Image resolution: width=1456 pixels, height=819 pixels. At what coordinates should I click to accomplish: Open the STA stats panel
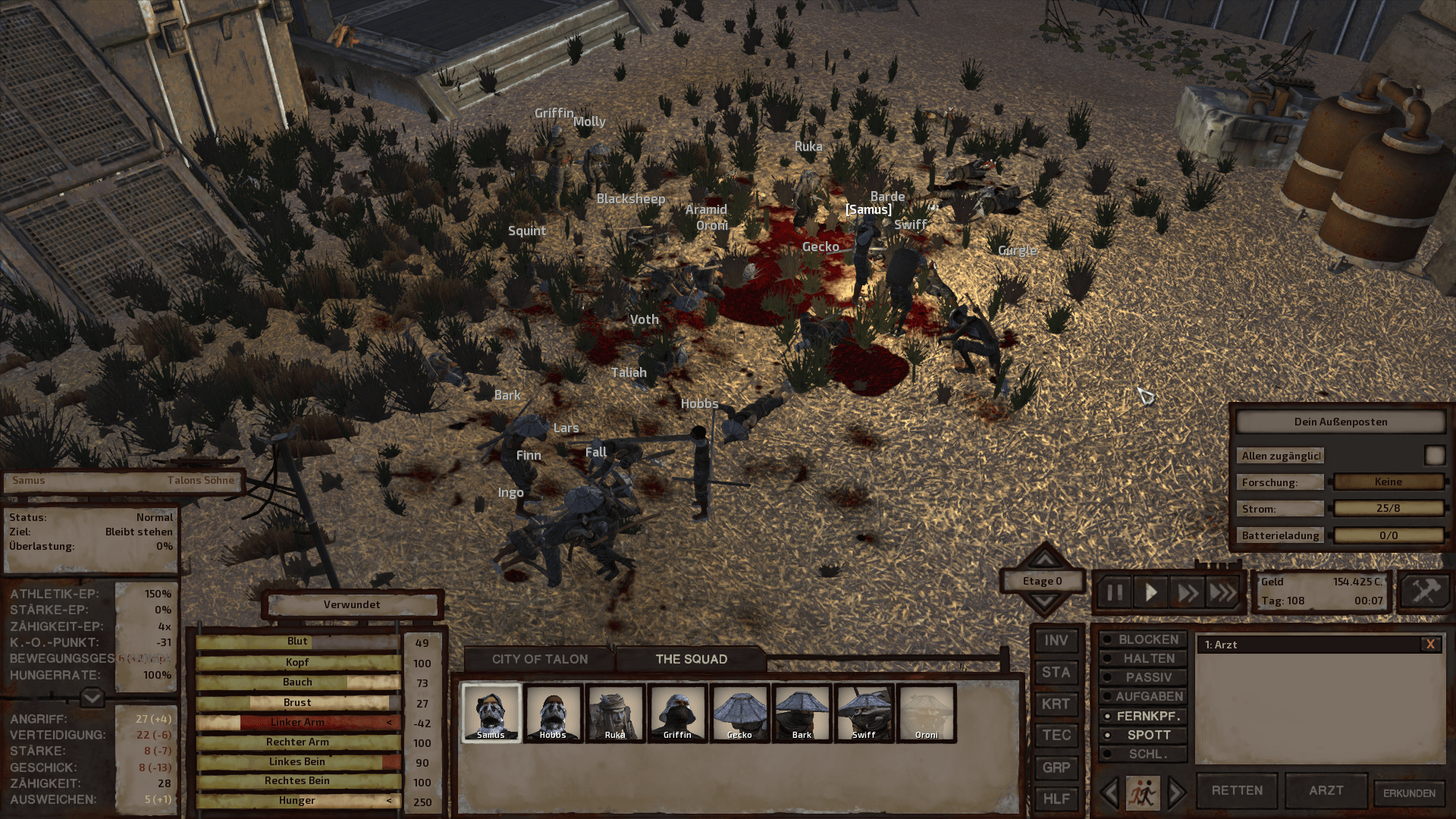pyautogui.click(x=1056, y=673)
